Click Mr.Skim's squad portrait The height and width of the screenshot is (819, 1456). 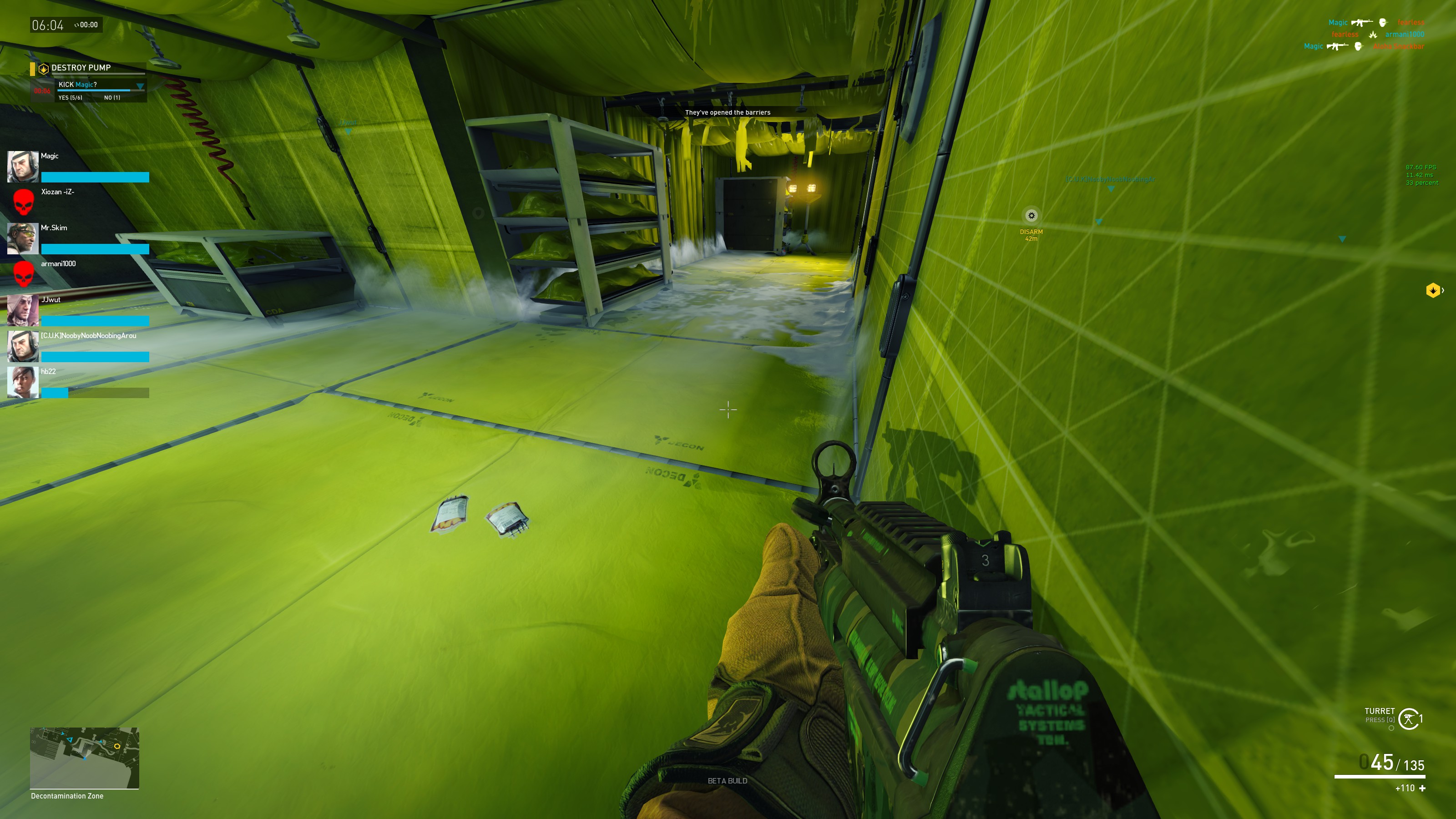click(x=23, y=238)
